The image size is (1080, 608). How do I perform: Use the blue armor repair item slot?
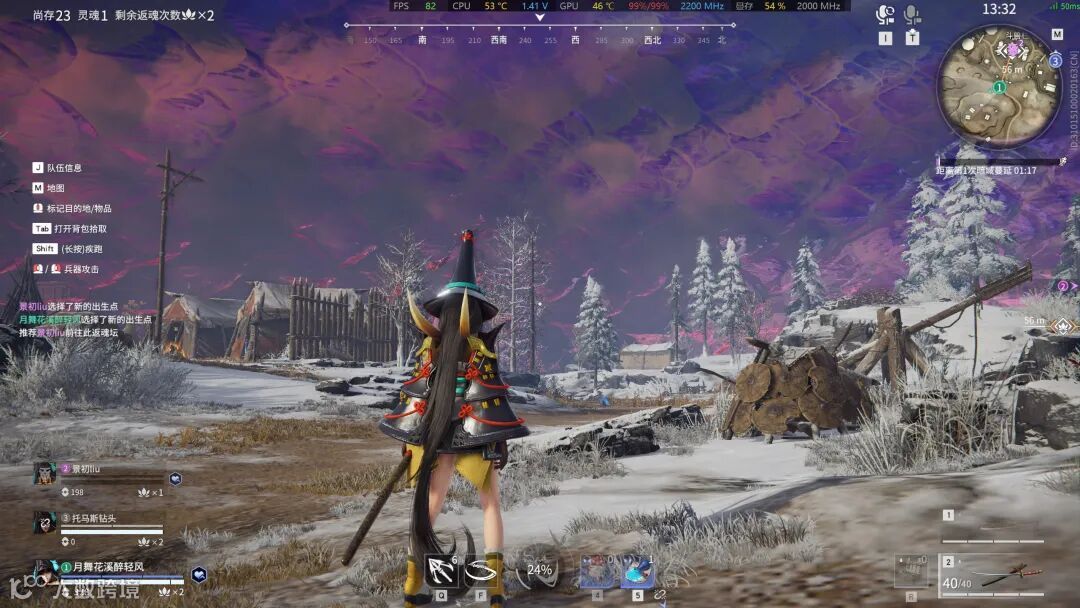click(637, 571)
